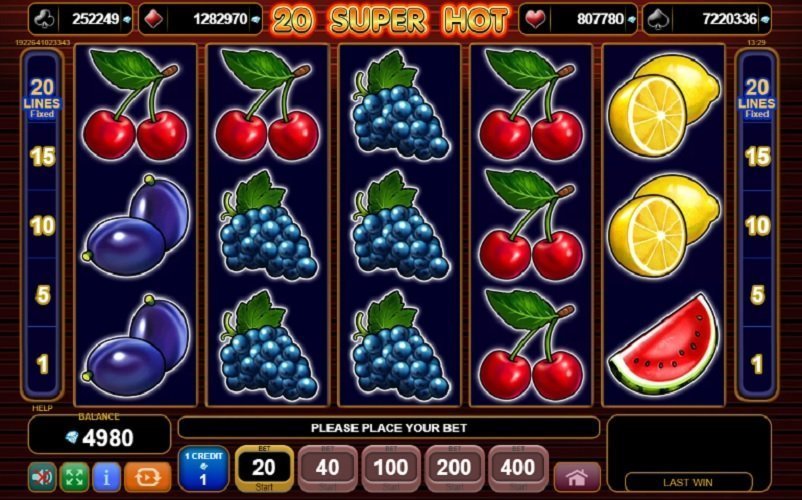Switch to fullscreen with the green arrows icon

tap(75, 475)
